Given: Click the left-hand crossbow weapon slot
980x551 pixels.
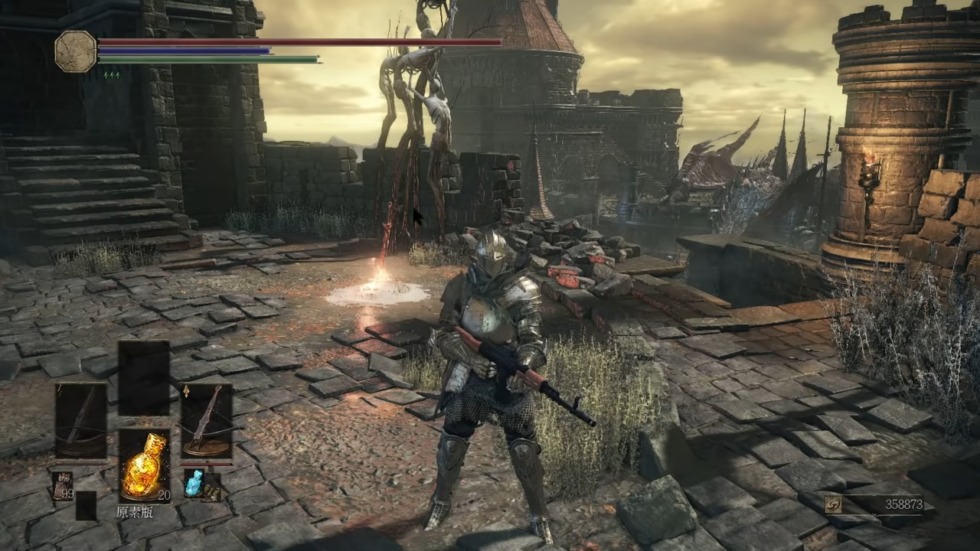Looking at the screenshot, I should pos(81,420).
